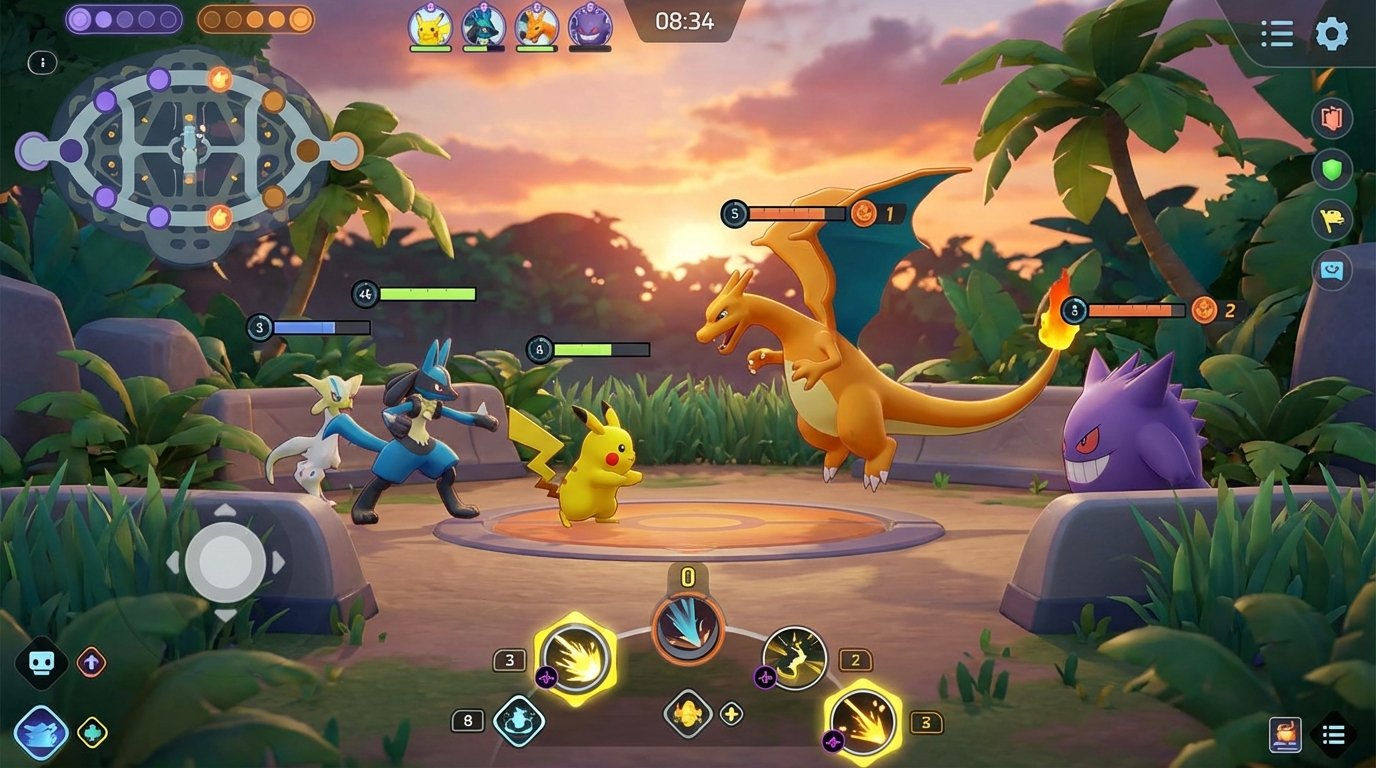
Task: Tap the yellow retreat flag signal icon
Action: (x=1329, y=218)
